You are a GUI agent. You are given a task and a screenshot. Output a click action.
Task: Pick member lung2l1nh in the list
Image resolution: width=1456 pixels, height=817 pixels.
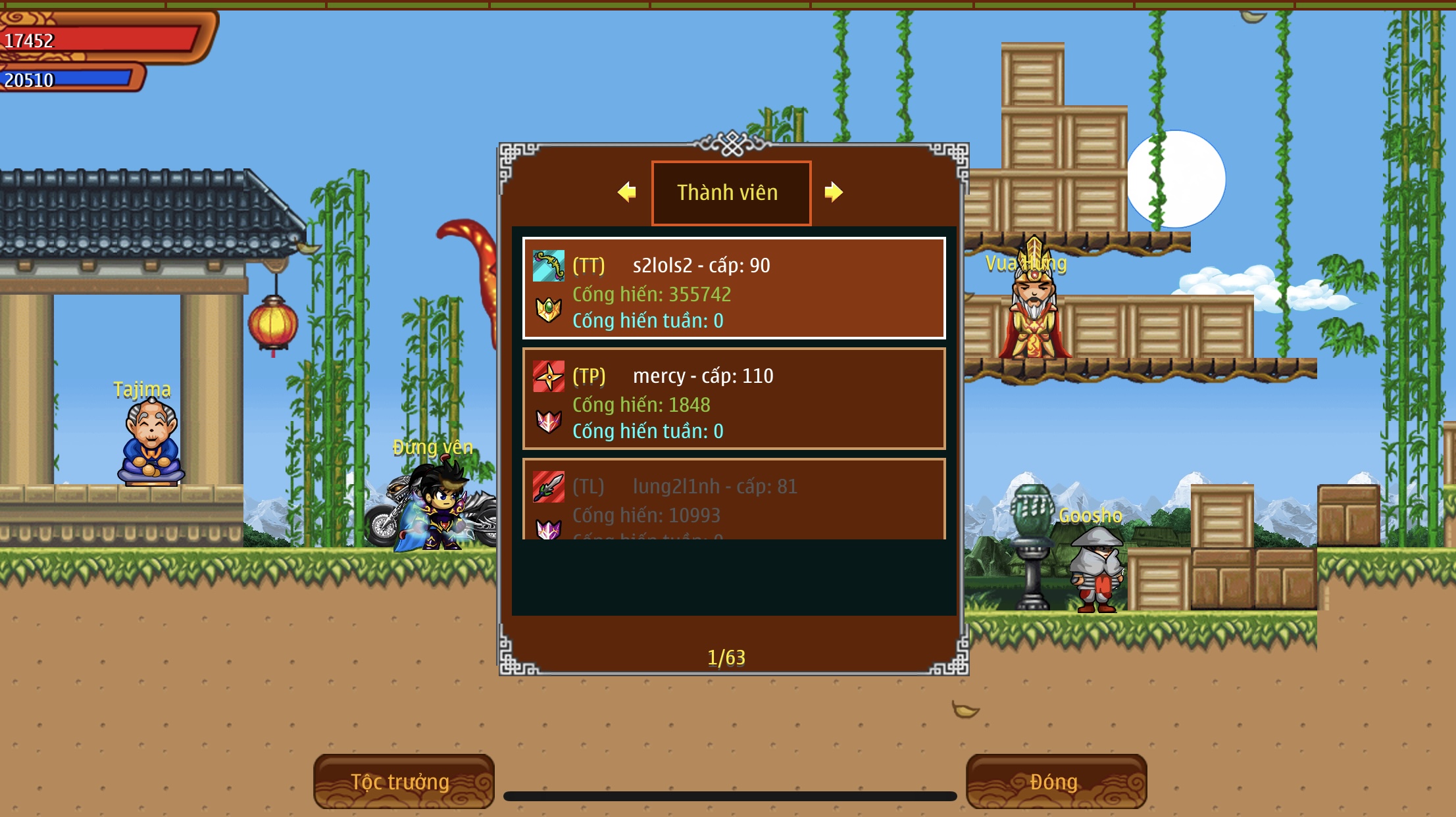point(734,500)
